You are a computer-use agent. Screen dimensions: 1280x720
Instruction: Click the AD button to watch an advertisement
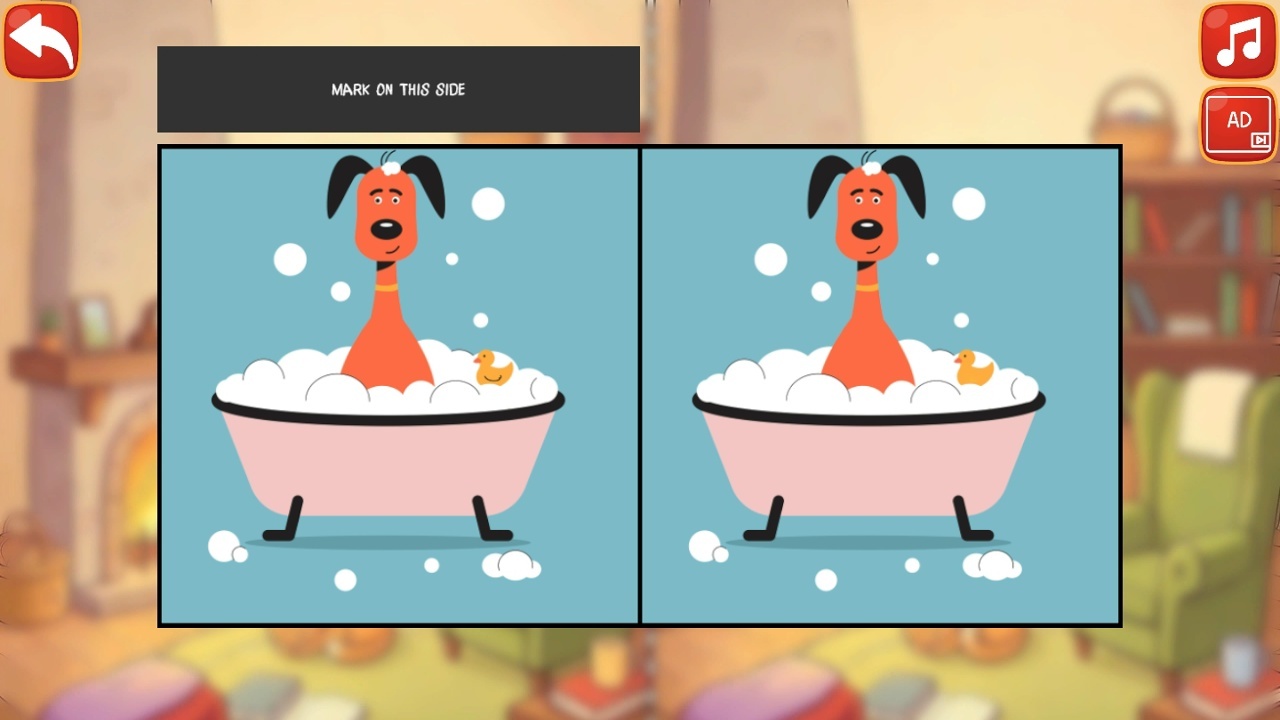coord(1237,122)
